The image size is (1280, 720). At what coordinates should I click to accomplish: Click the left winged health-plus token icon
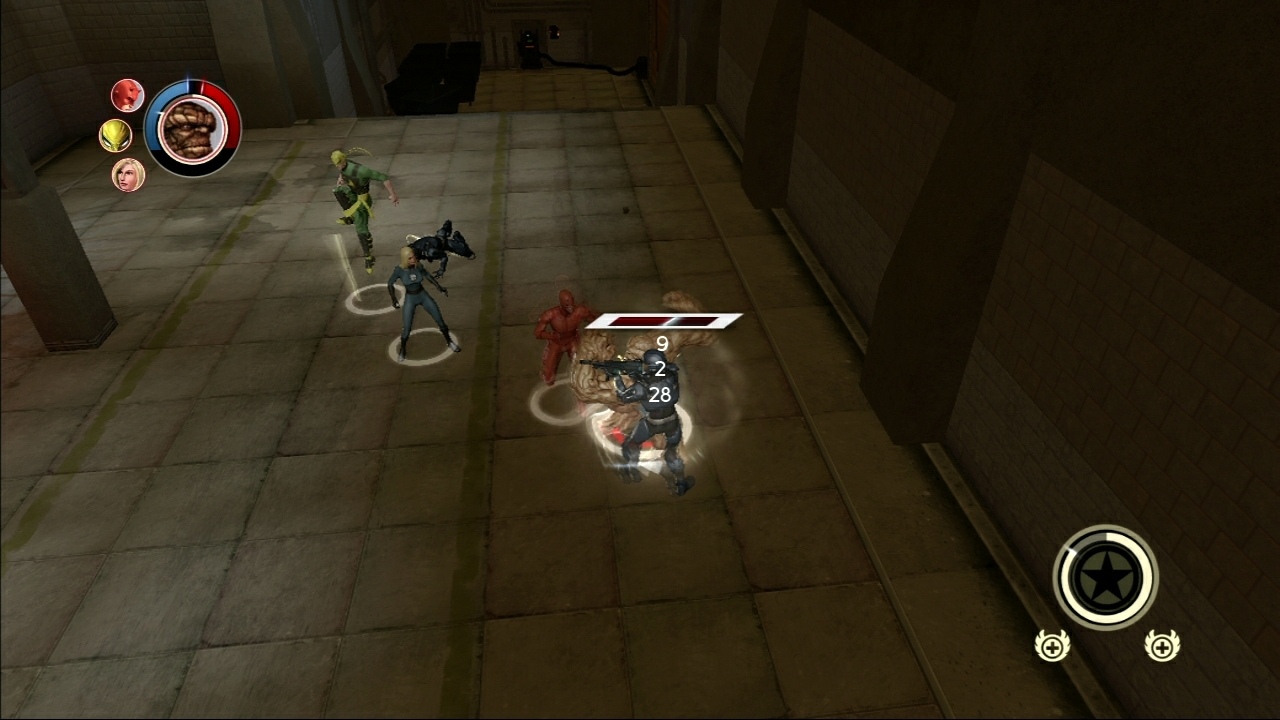pos(1050,647)
